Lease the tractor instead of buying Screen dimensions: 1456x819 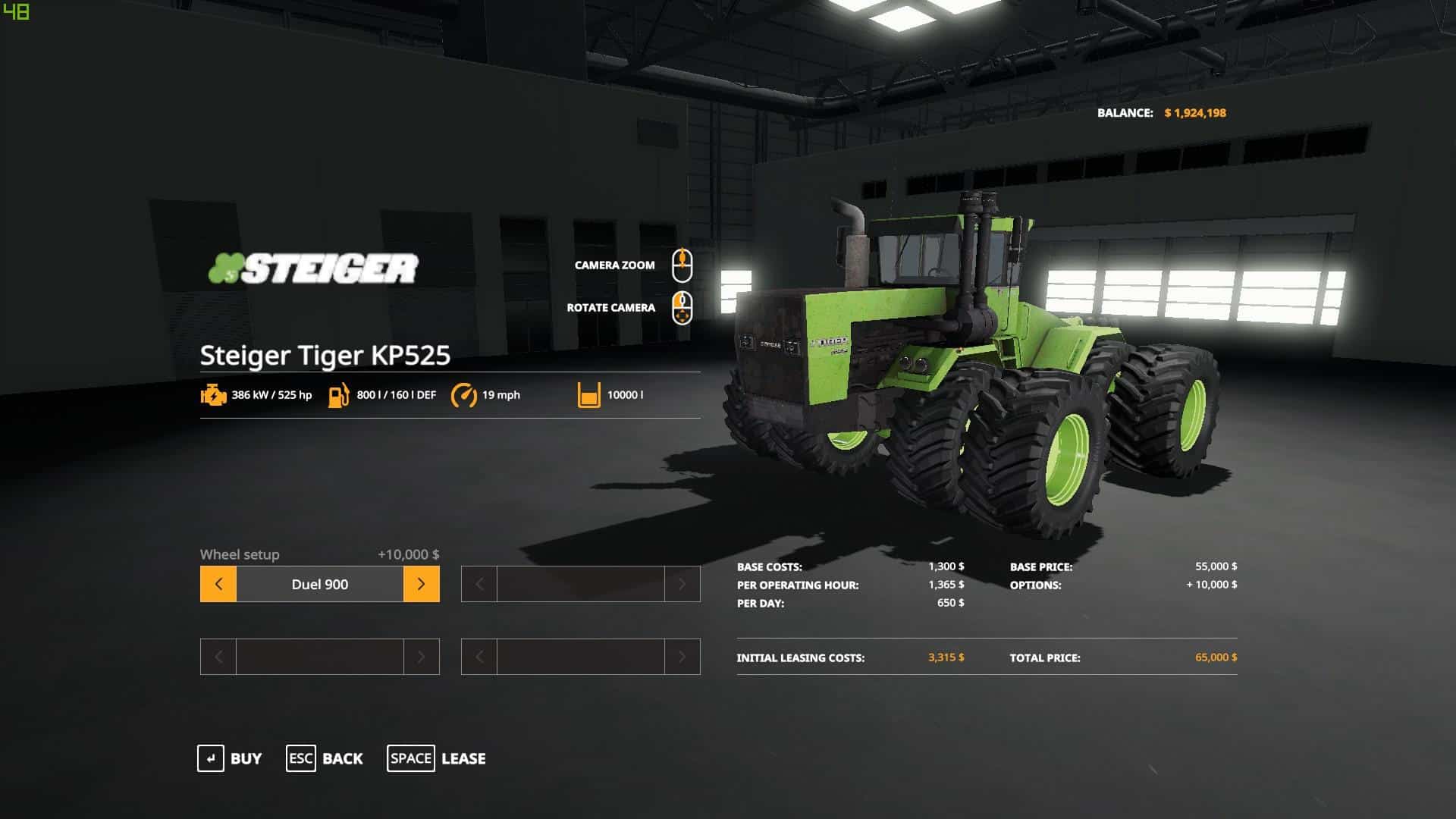click(x=436, y=758)
